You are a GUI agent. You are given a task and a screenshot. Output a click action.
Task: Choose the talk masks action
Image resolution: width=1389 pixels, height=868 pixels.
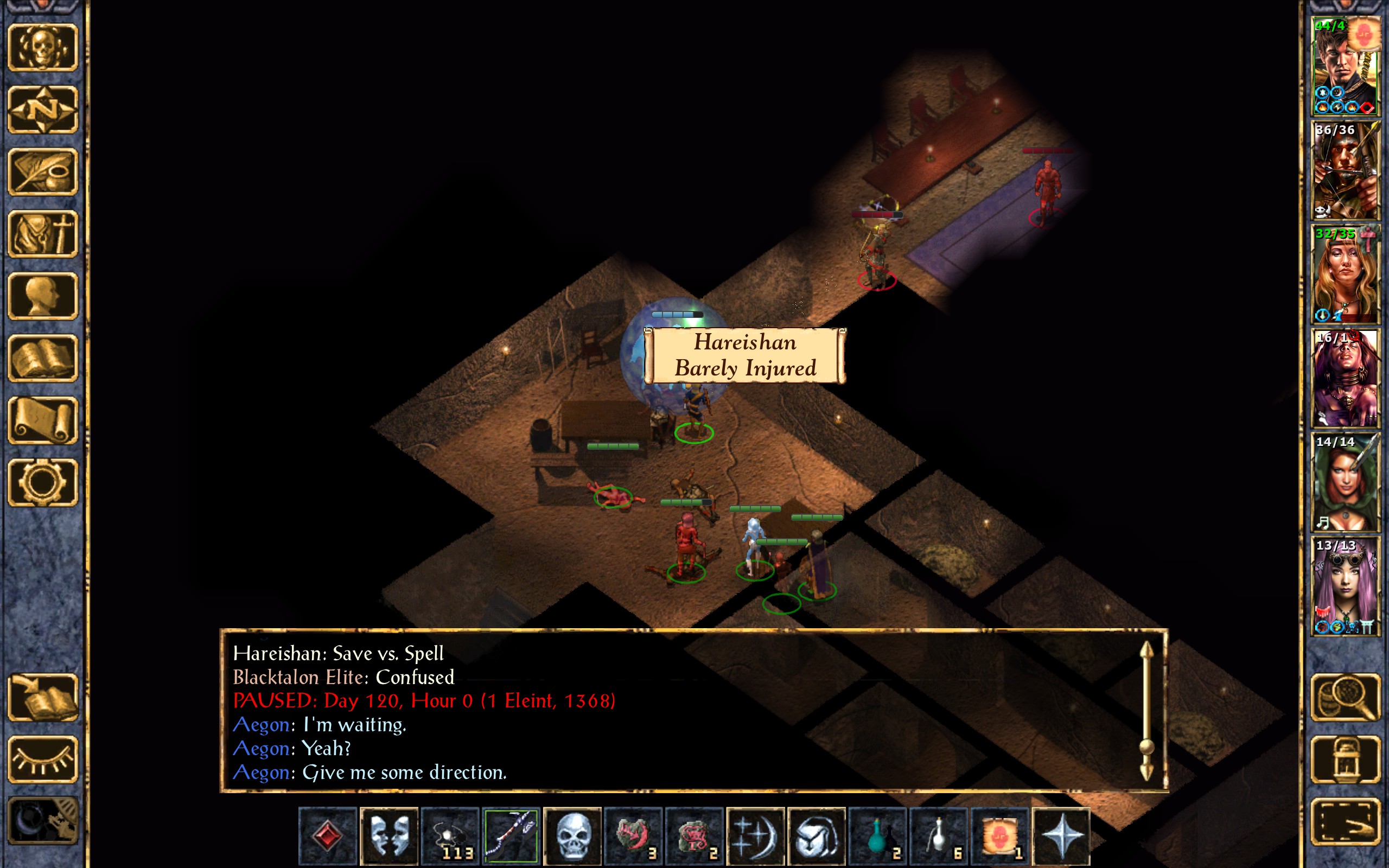(389, 836)
